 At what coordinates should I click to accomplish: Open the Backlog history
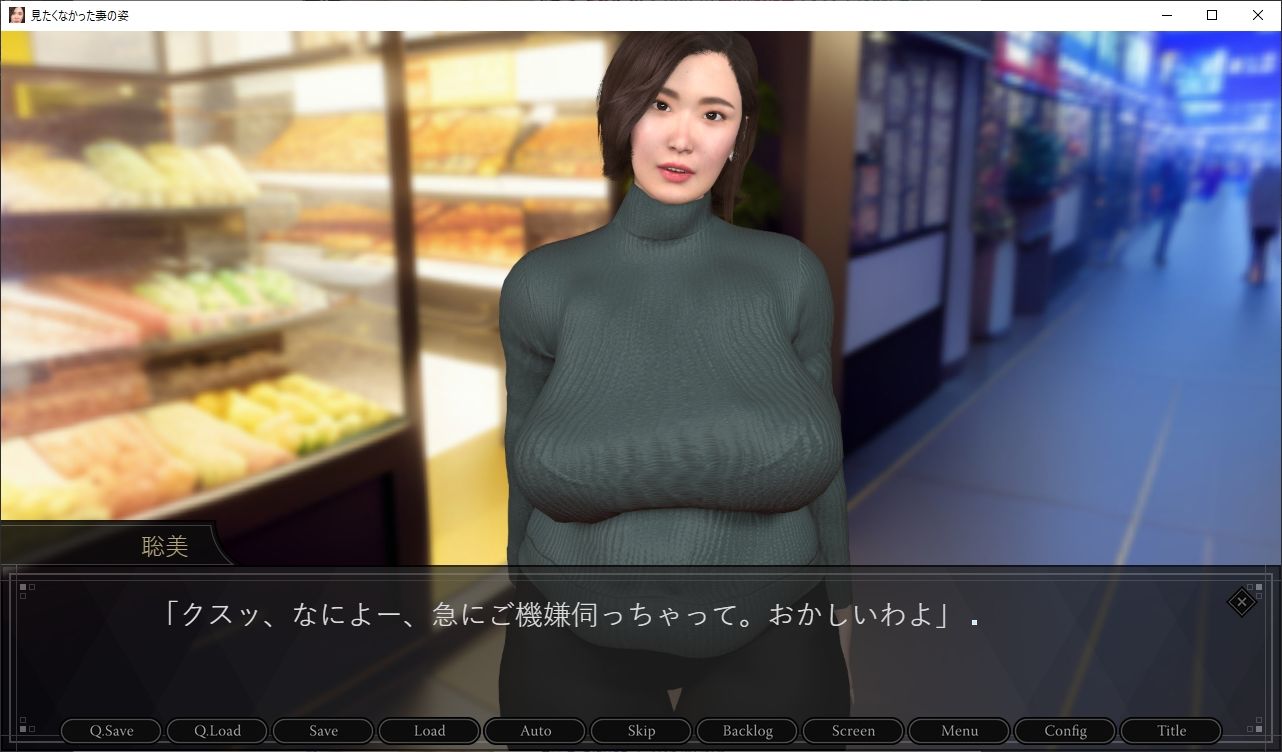click(x=746, y=730)
